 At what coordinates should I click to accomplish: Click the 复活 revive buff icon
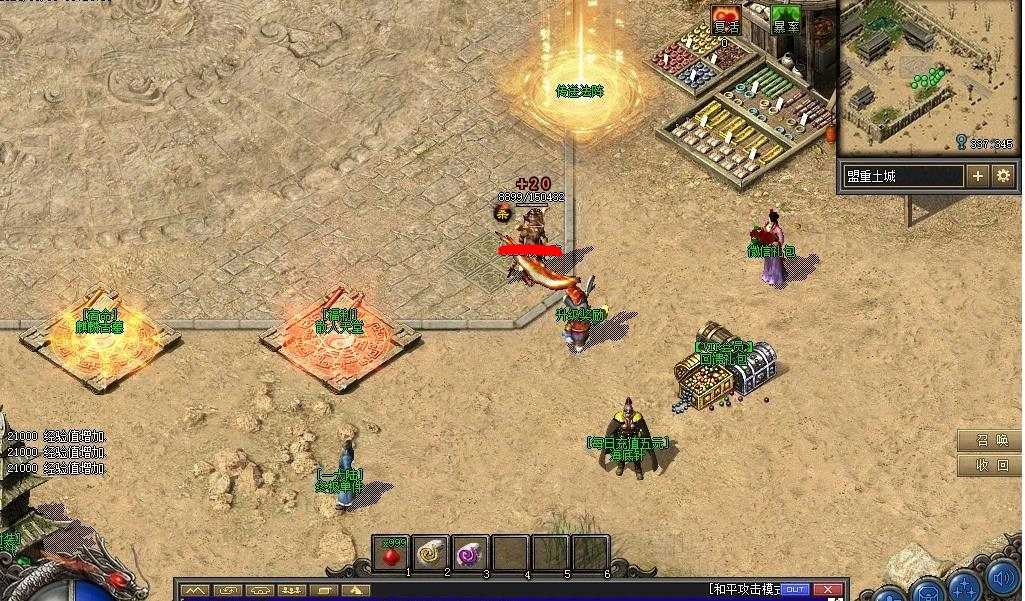pyautogui.click(x=726, y=21)
